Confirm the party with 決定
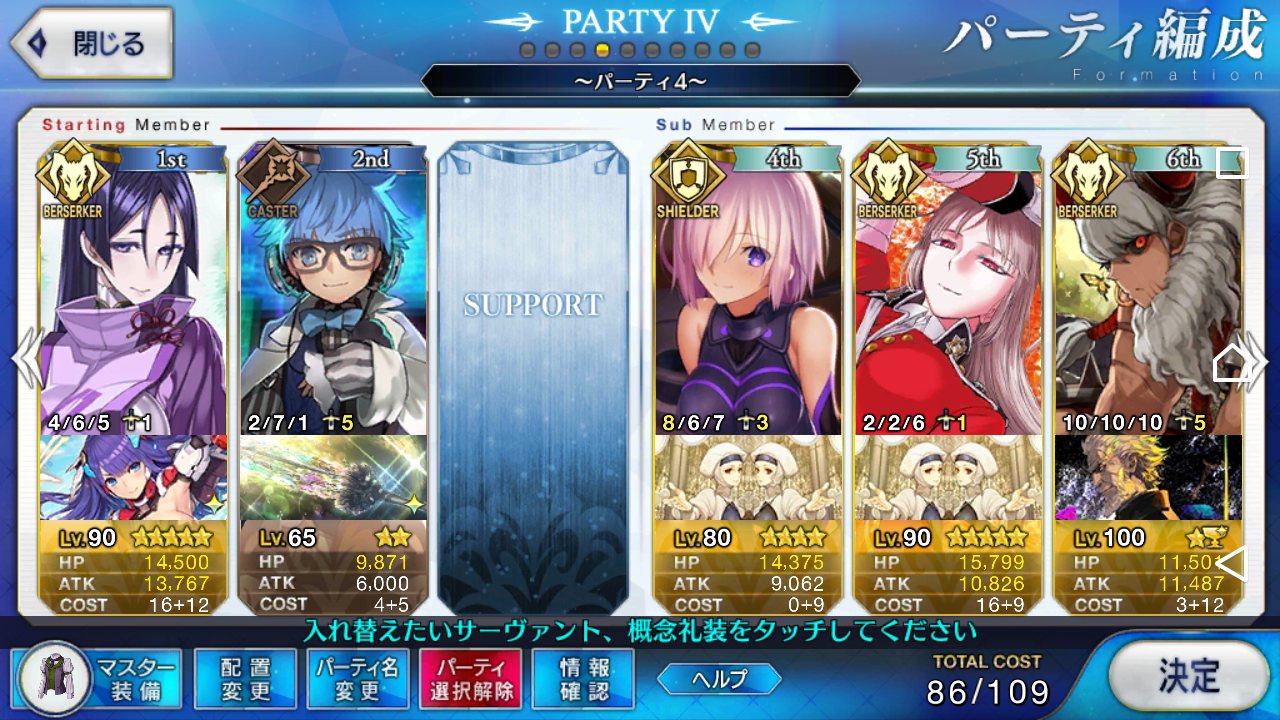The image size is (1280, 720). [1188, 676]
